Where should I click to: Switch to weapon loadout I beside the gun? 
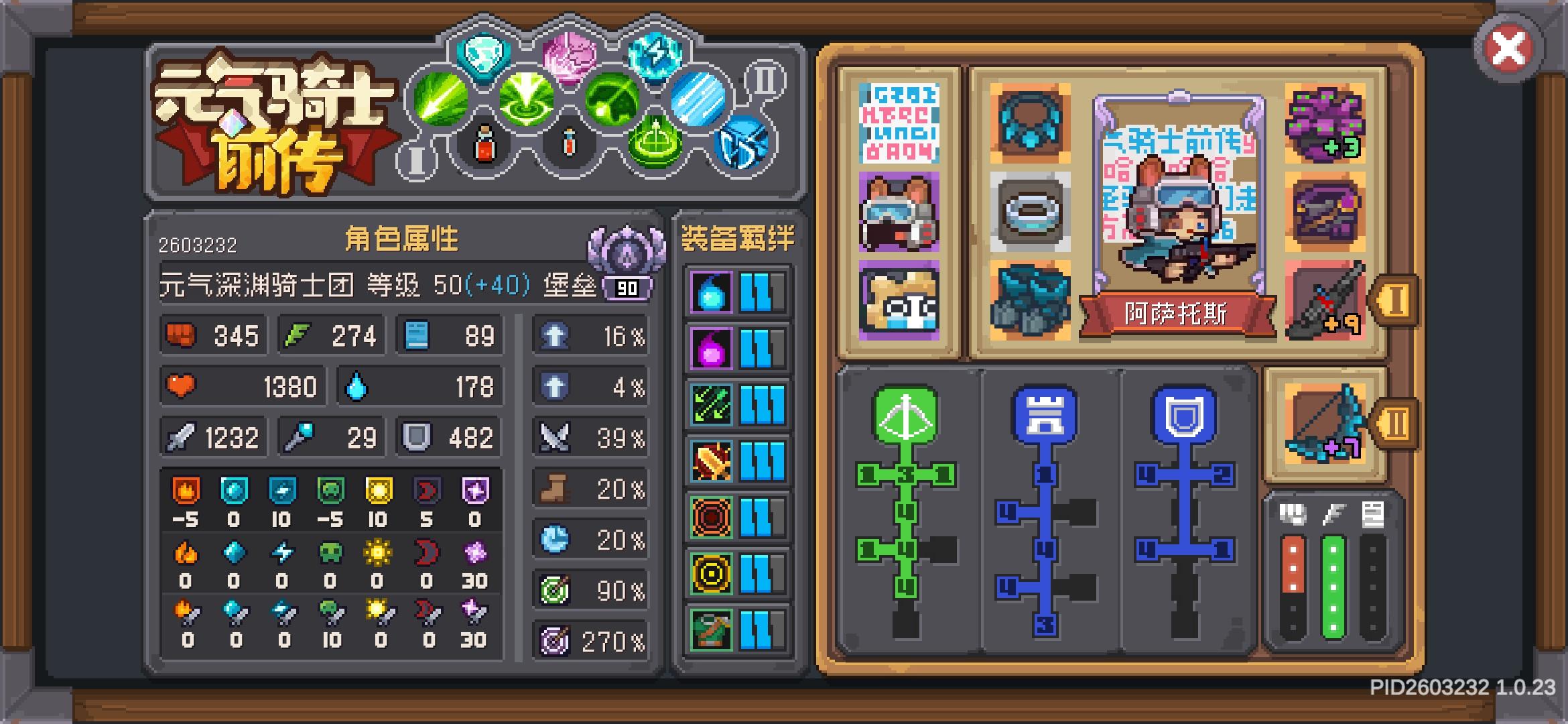point(1395,302)
